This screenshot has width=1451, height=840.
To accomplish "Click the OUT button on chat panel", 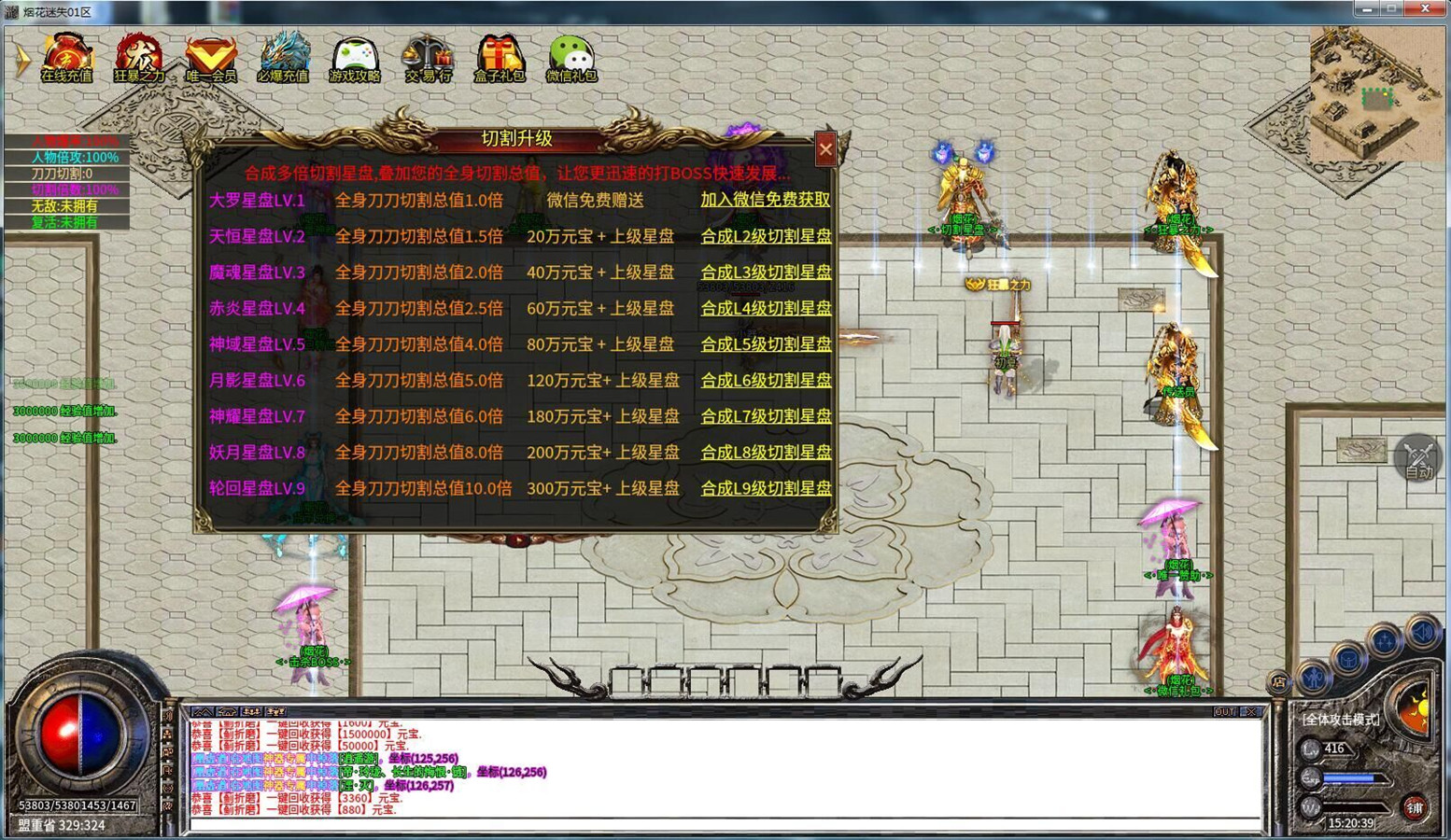I will click(x=1224, y=712).
